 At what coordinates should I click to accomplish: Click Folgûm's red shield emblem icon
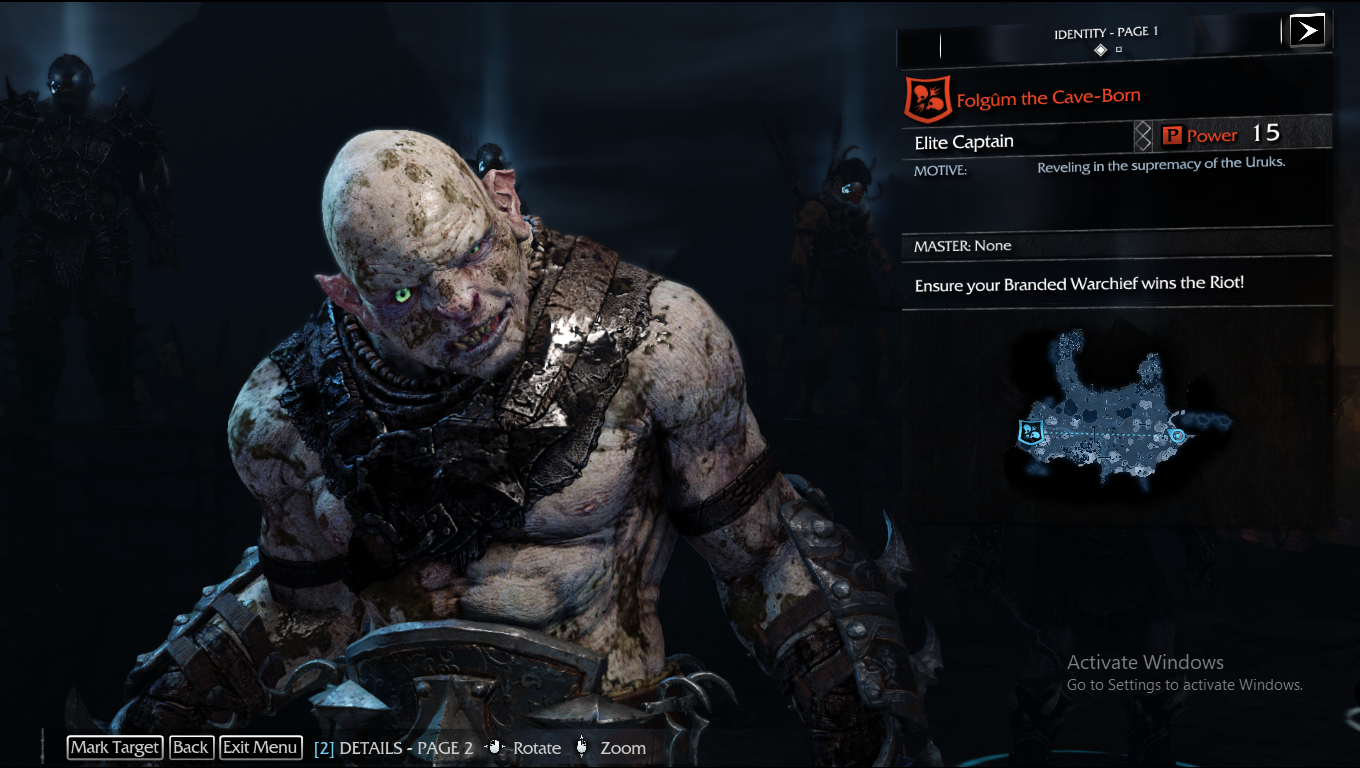click(x=927, y=98)
